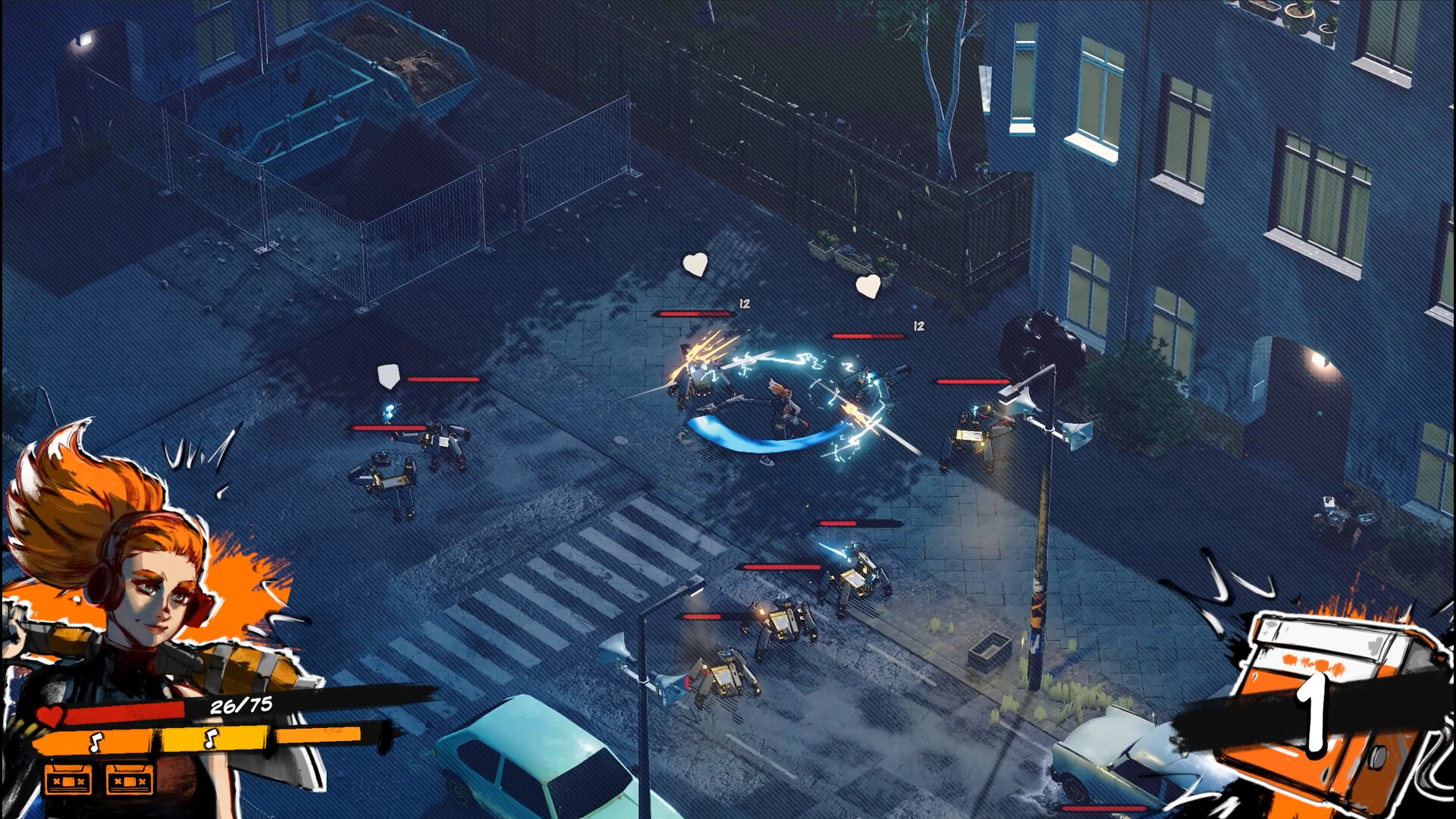1456x819 pixels.
Task: Click the red-haired heroine portrait
Action: 144,576
